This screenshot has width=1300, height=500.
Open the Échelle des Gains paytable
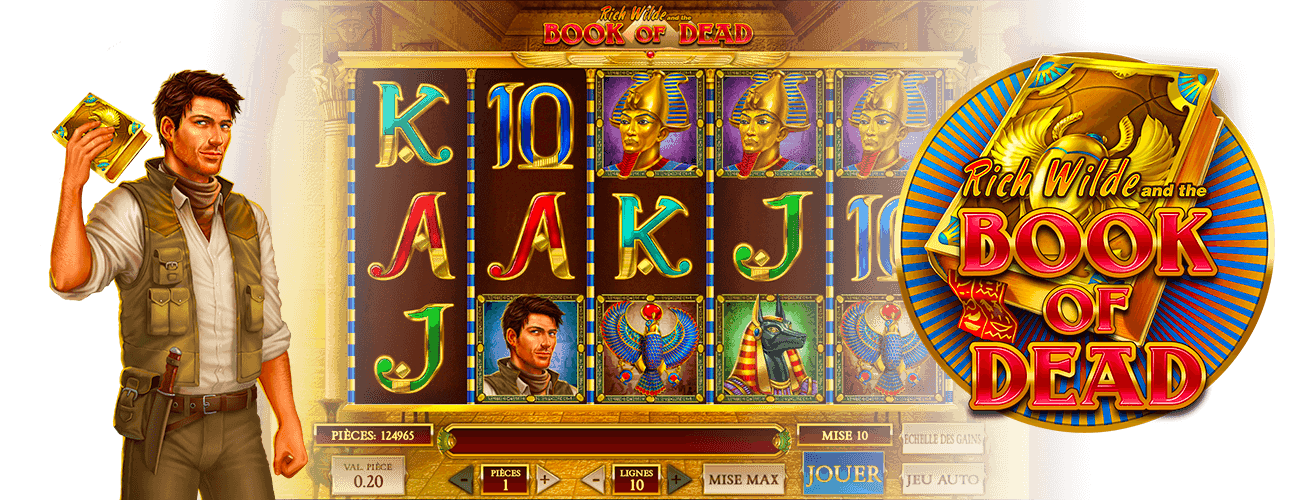[943, 438]
